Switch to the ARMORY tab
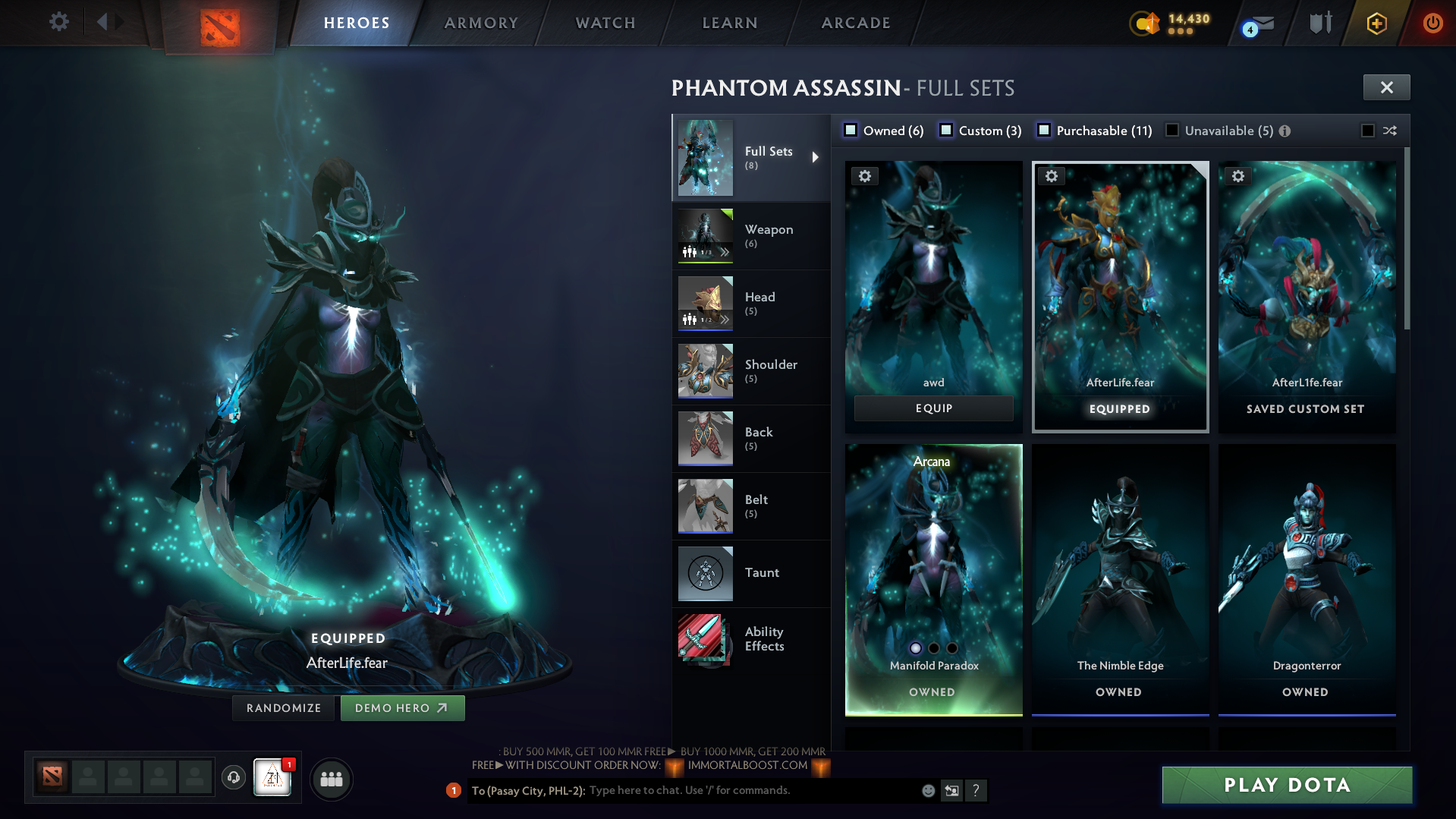1456x819 pixels. pyautogui.click(x=480, y=22)
